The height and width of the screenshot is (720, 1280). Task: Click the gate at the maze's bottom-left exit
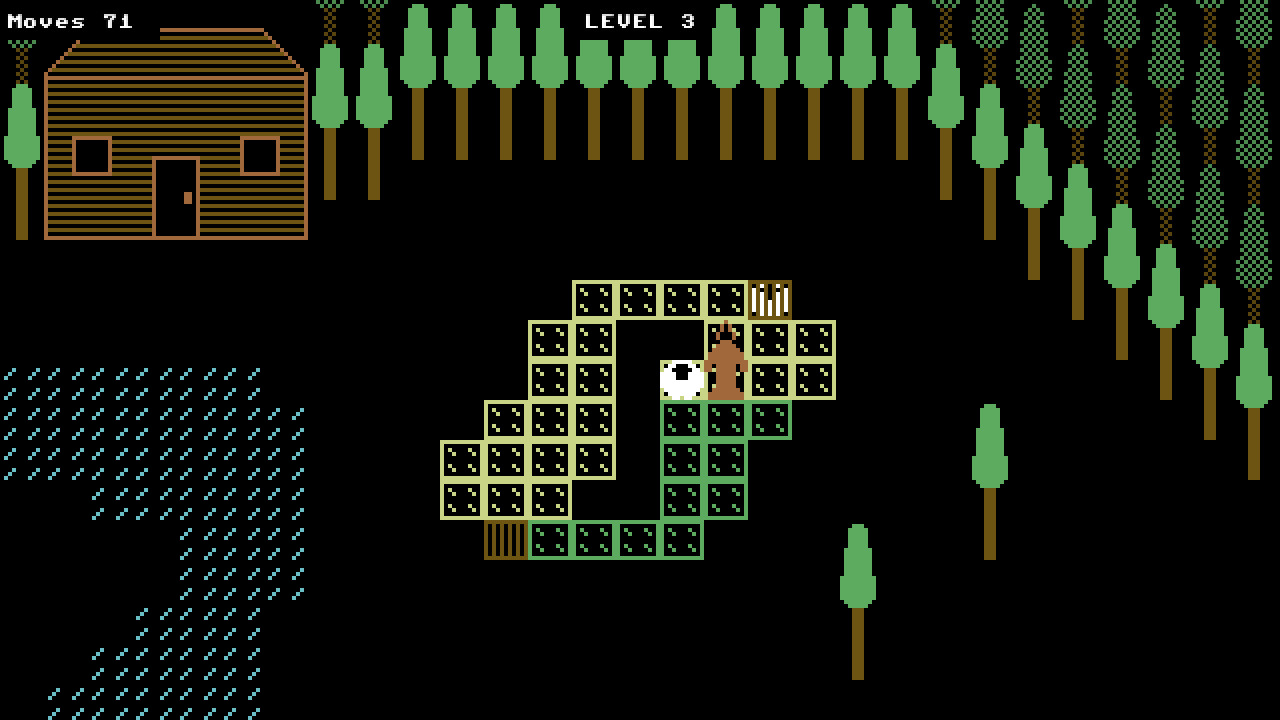click(506, 540)
